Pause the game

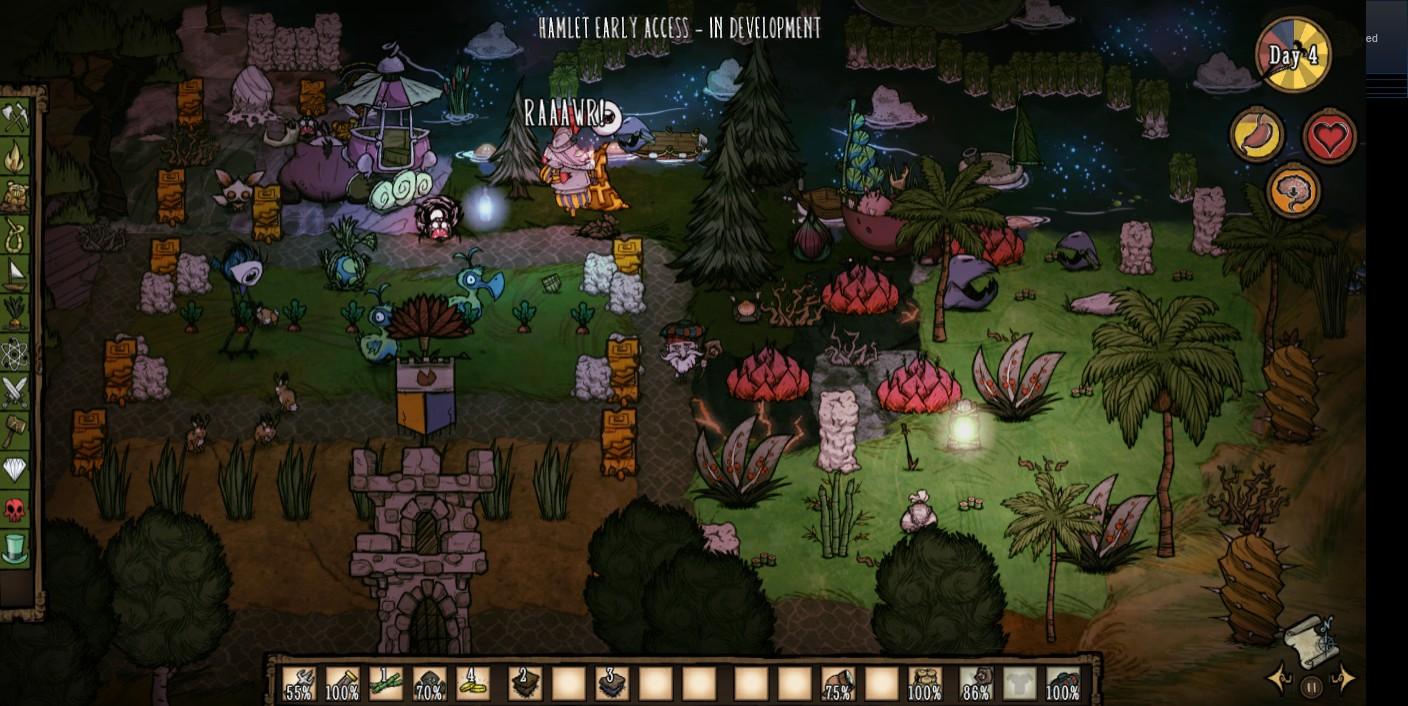1311,686
